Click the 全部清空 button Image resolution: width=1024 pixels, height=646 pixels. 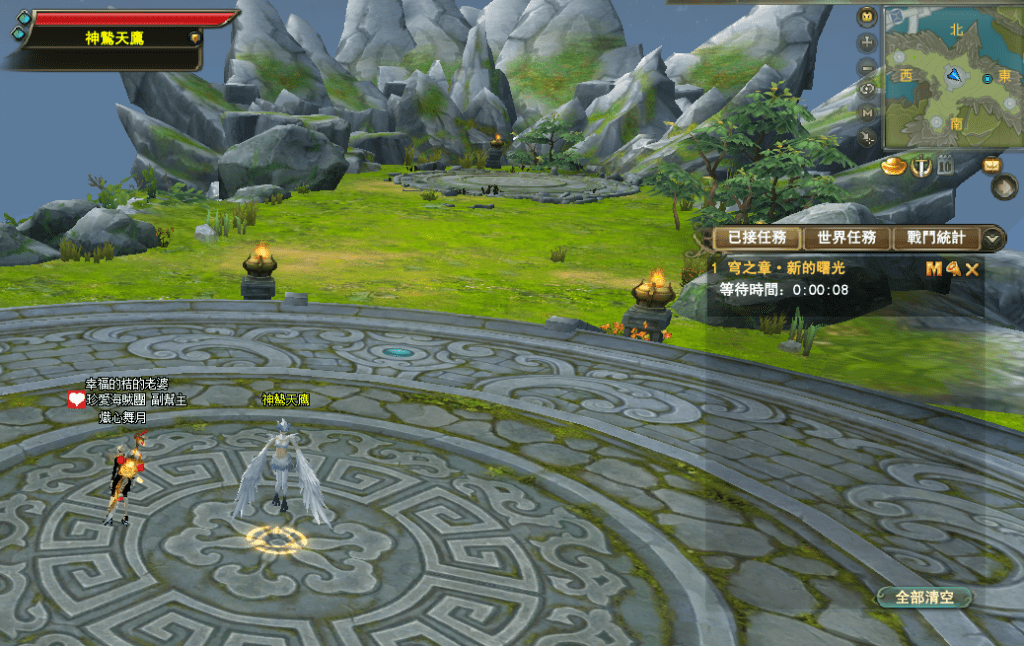[925, 597]
